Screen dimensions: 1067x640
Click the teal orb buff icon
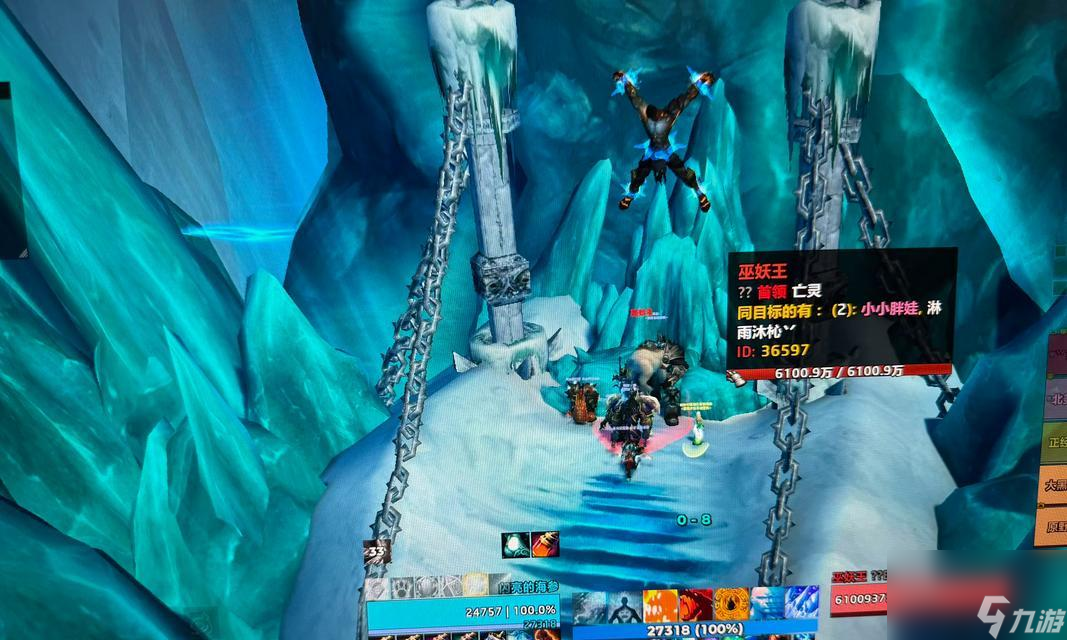click(x=516, y=545)
